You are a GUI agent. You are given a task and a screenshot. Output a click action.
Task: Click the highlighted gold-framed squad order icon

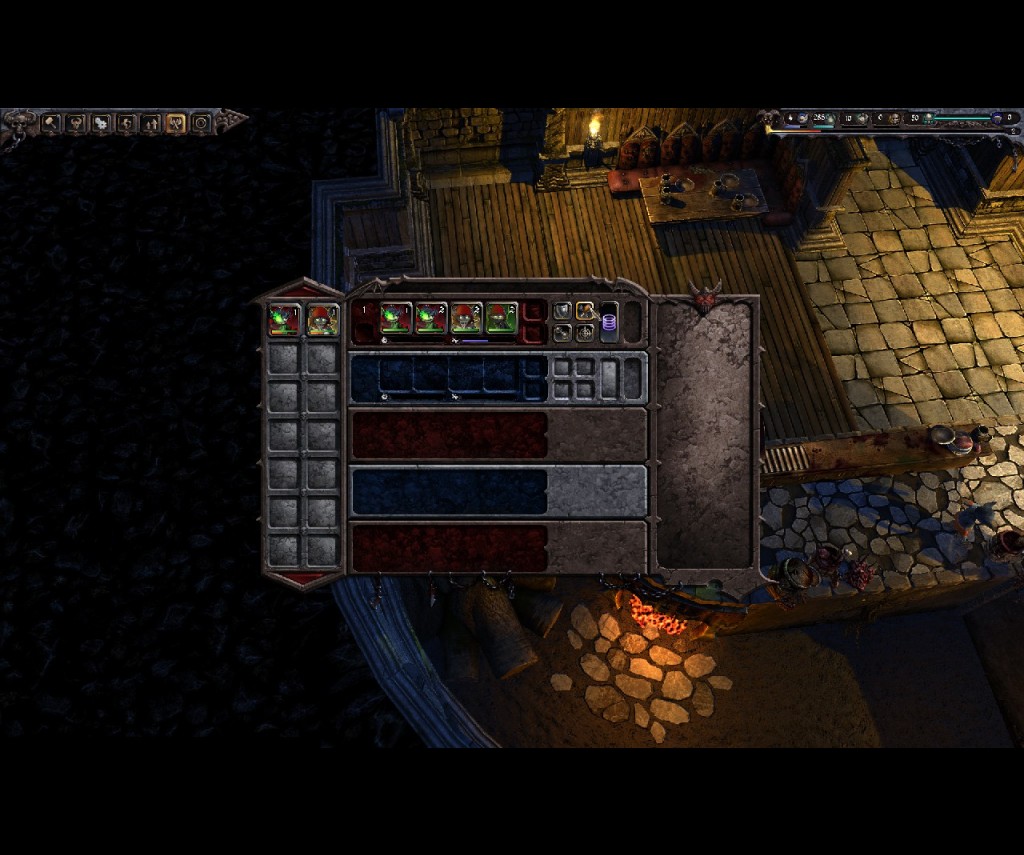coord(585,310)
